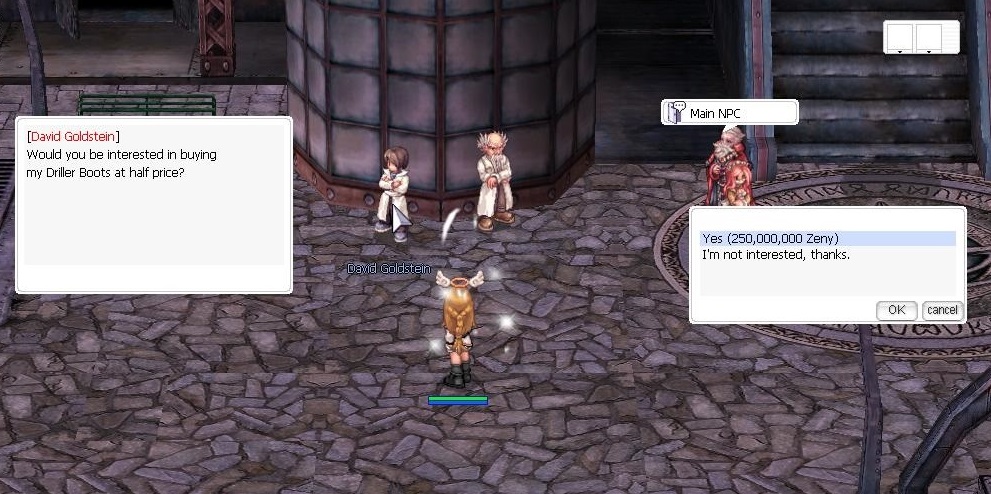Choose "I'm not interested, thanks." reply
This screenshot has width=991, height=494.
pos(775,255)
